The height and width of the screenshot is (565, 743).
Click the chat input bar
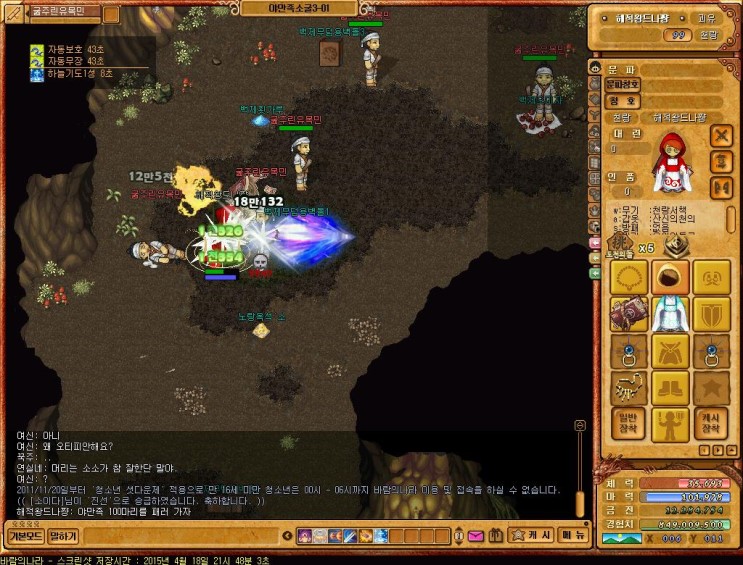coord(230,537)
